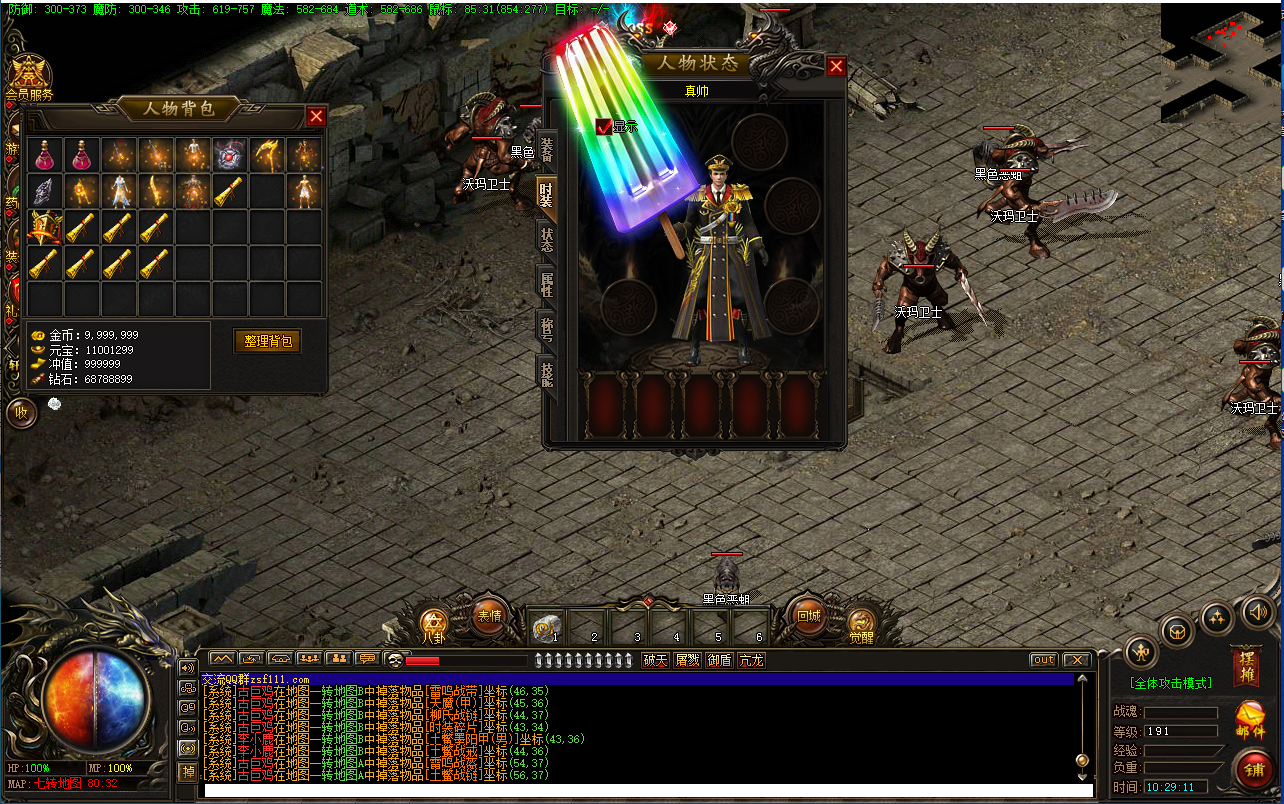
Task: Close the 人物状态 character panel
Action: click(x=836, y=67)
